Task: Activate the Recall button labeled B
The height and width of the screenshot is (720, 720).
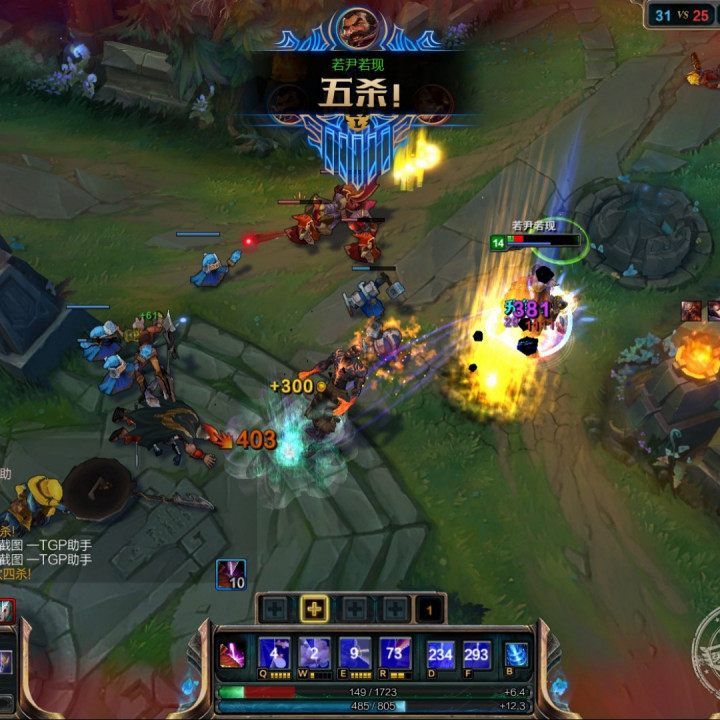Action: [516, 654]
